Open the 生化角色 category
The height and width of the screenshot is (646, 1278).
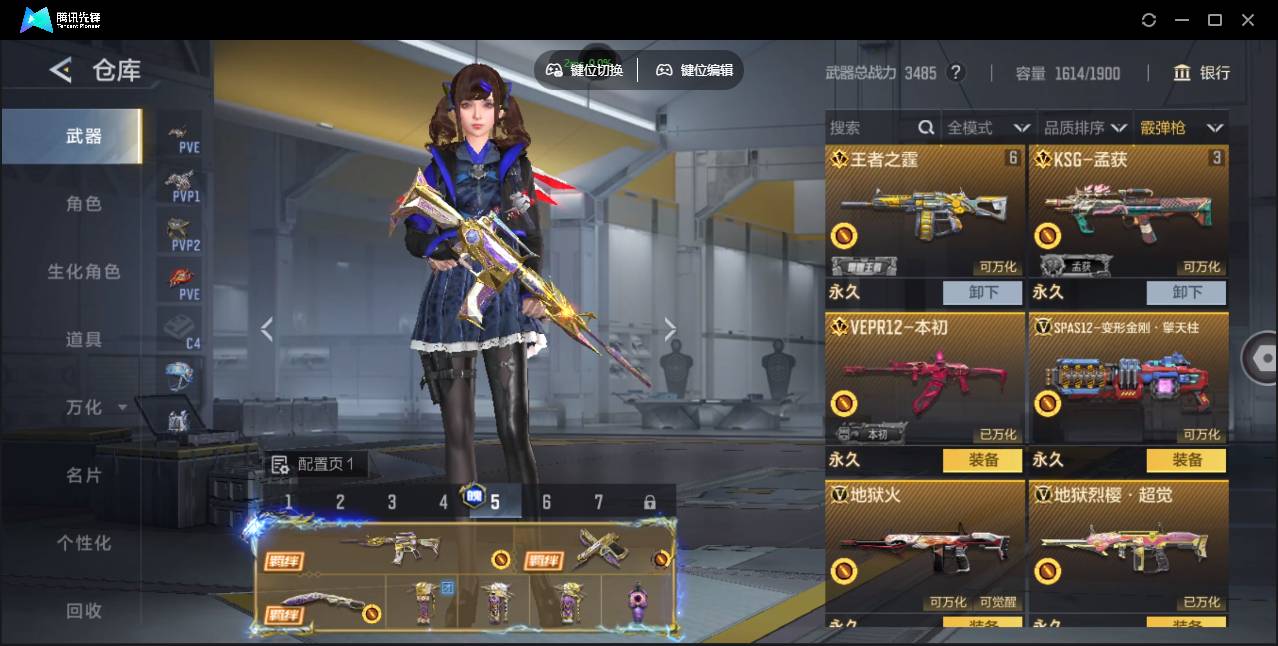[84, 272]
